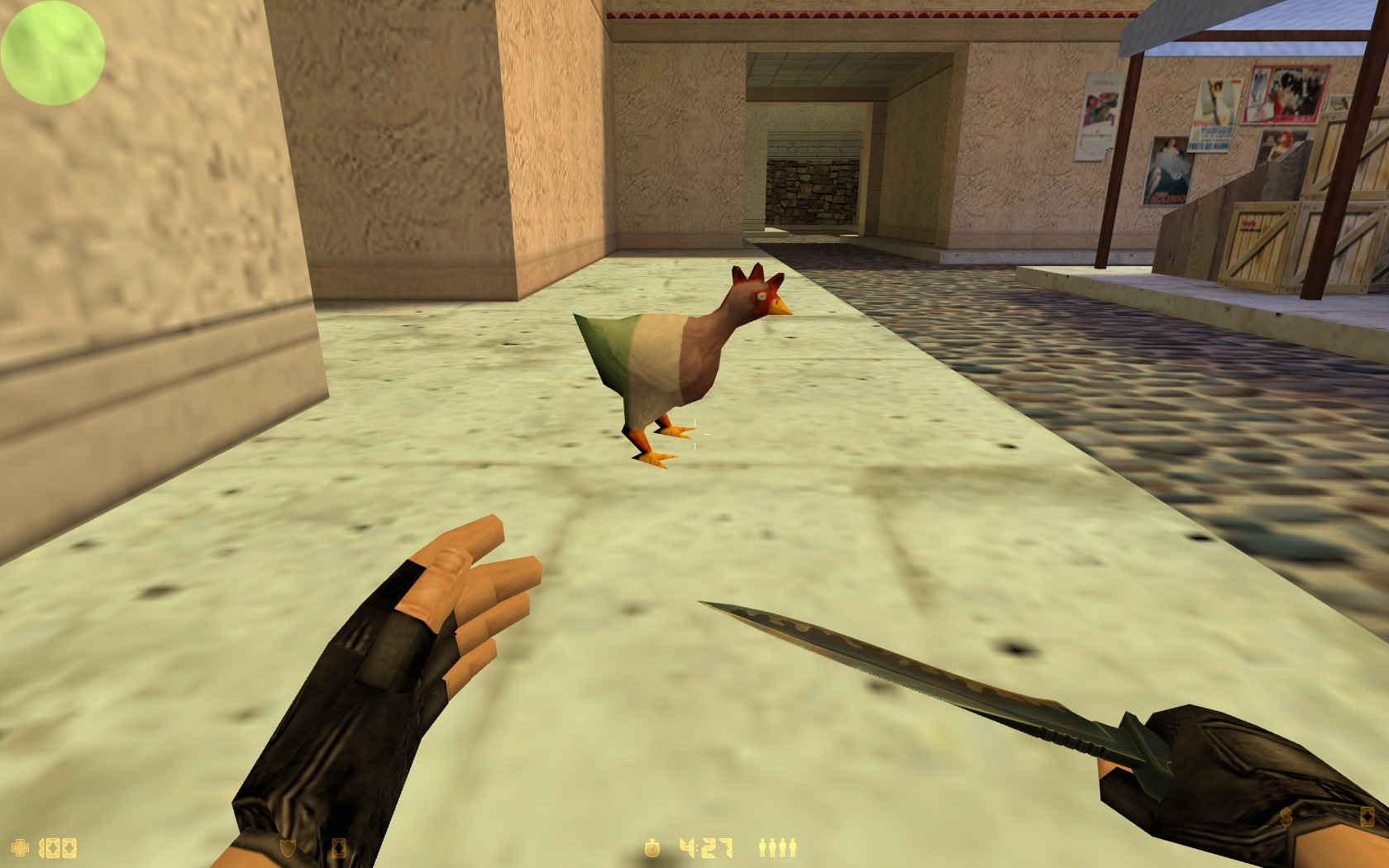Click the health cross icon
Image resolution: width=1389 pixels, height=868 pixels.
pyautogui.click(x=20, y=847)
